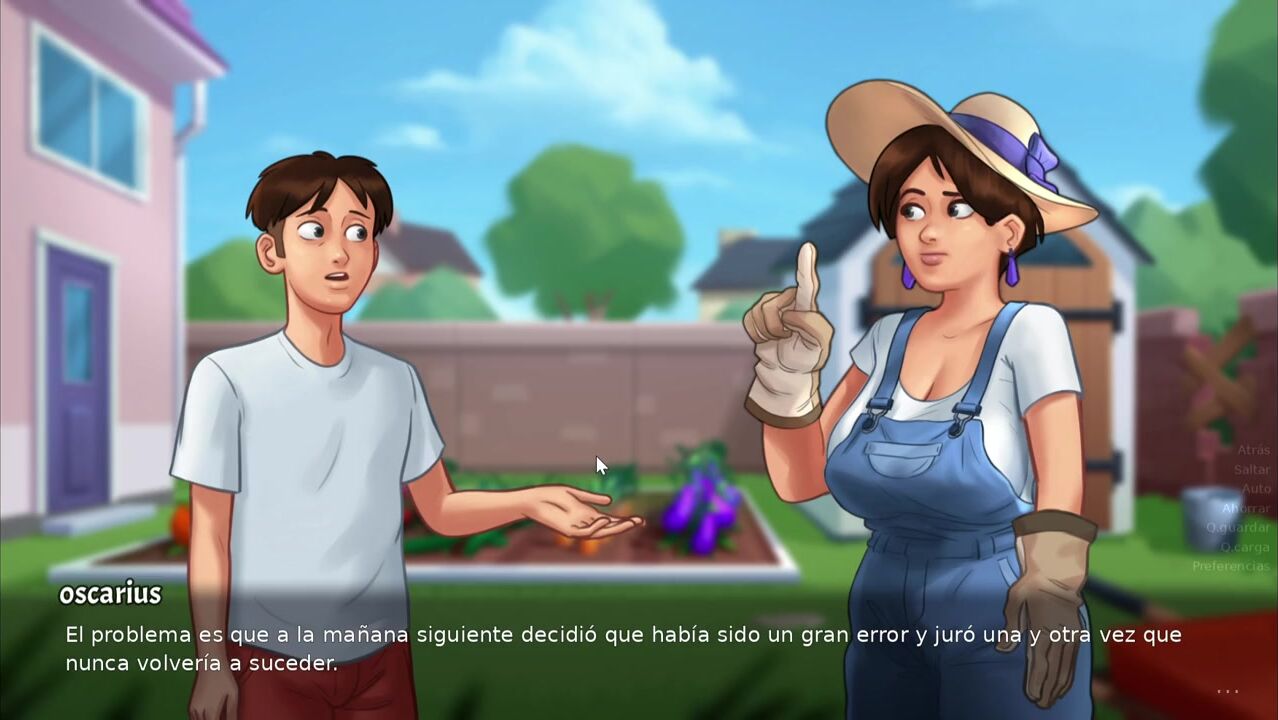Click the three-dot continue indicator
The width and height of the screenshot is (1278, 720).
coord(1228,691)
